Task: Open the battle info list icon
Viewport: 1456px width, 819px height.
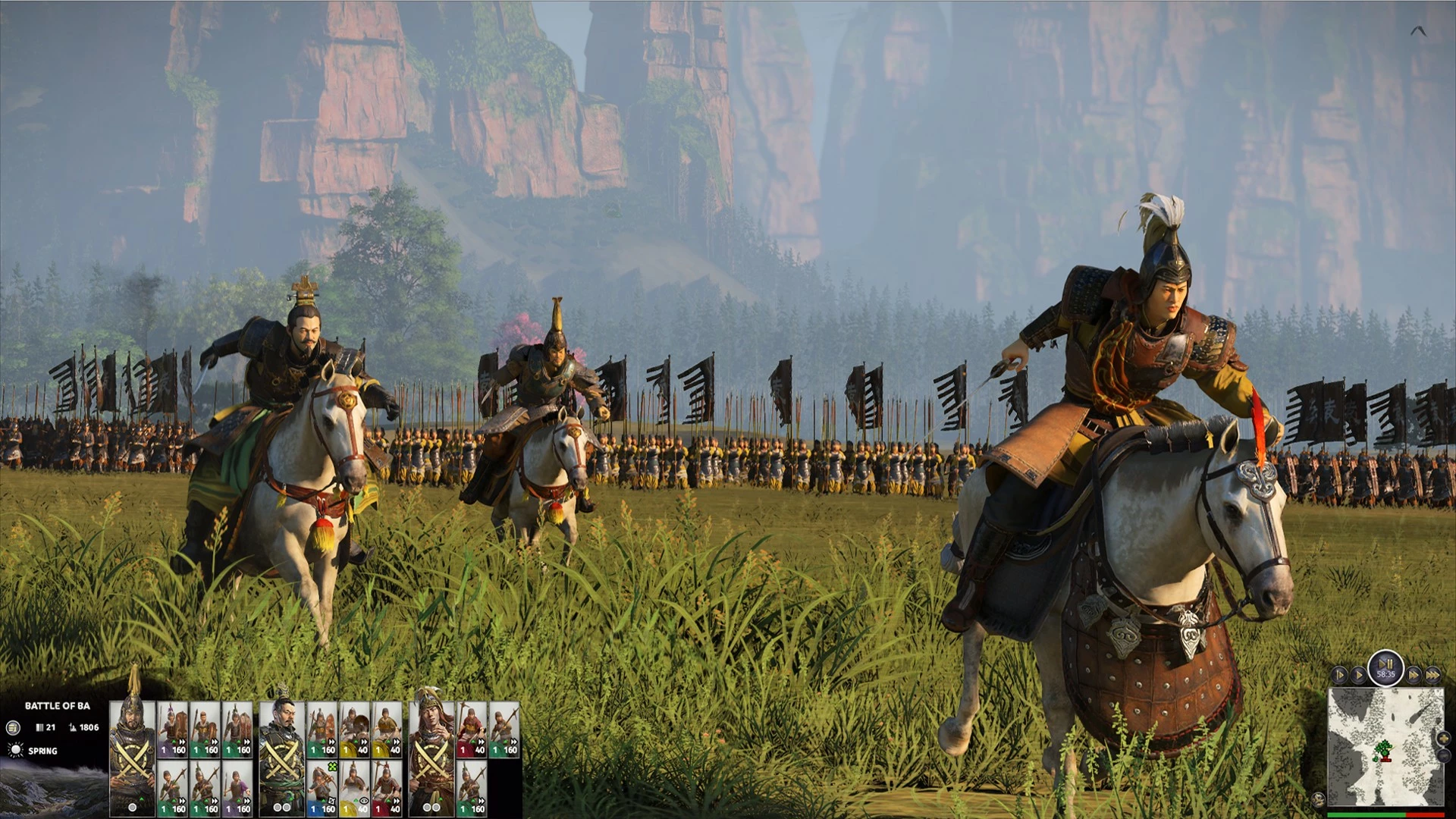Action: click(x=12, y=728)
